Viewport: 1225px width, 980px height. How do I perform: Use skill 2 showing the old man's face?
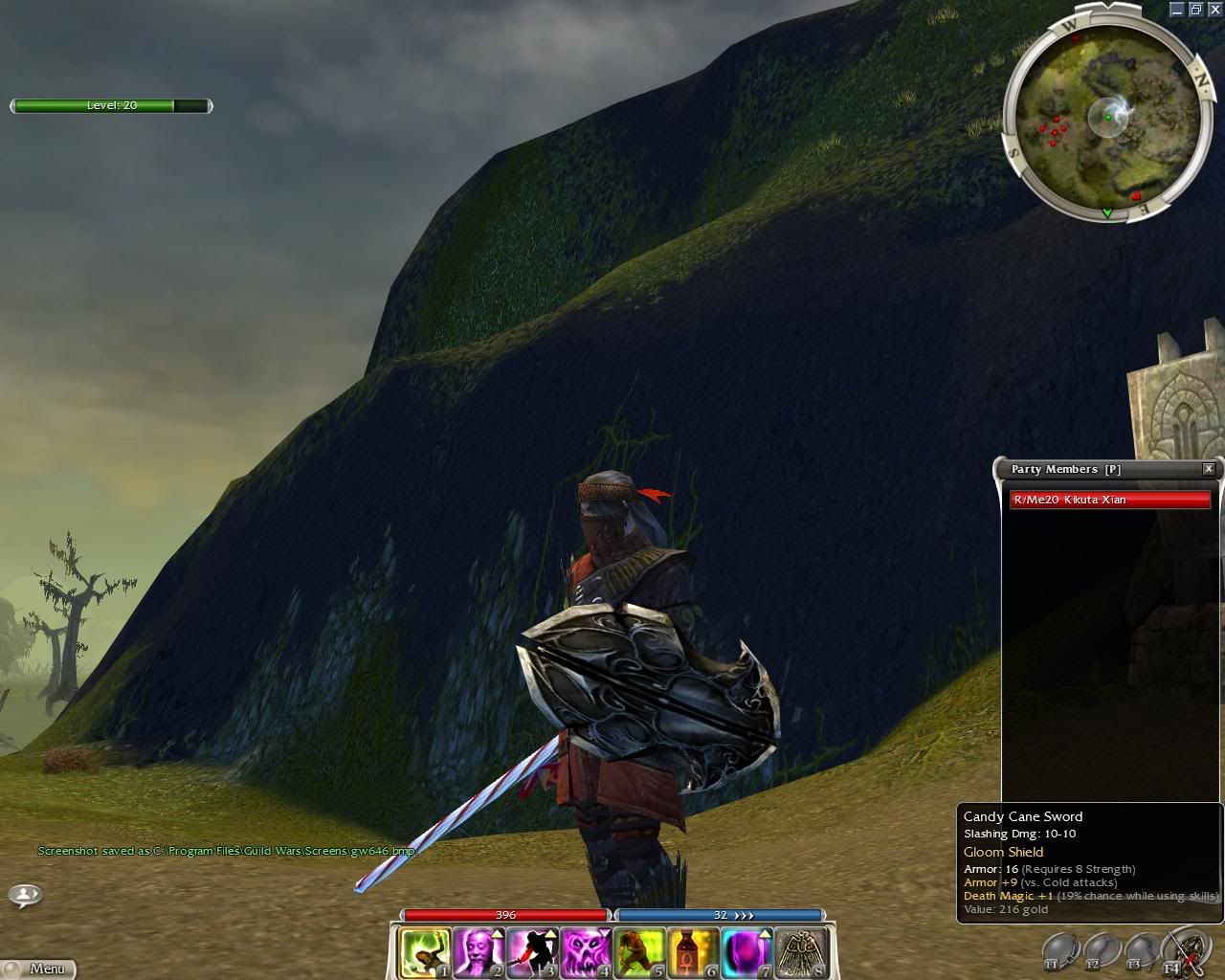pyautogui.click(x=478, y=952)
